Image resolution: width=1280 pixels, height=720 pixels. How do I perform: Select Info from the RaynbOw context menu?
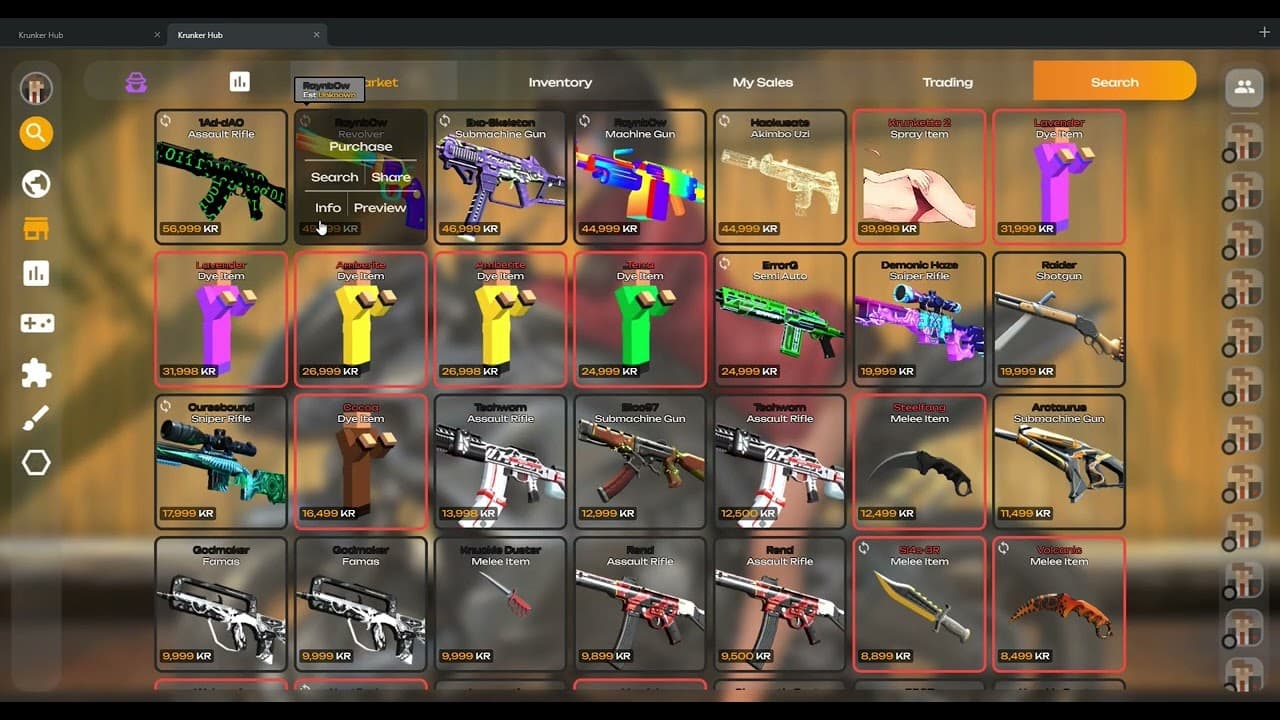coord(327,208)
